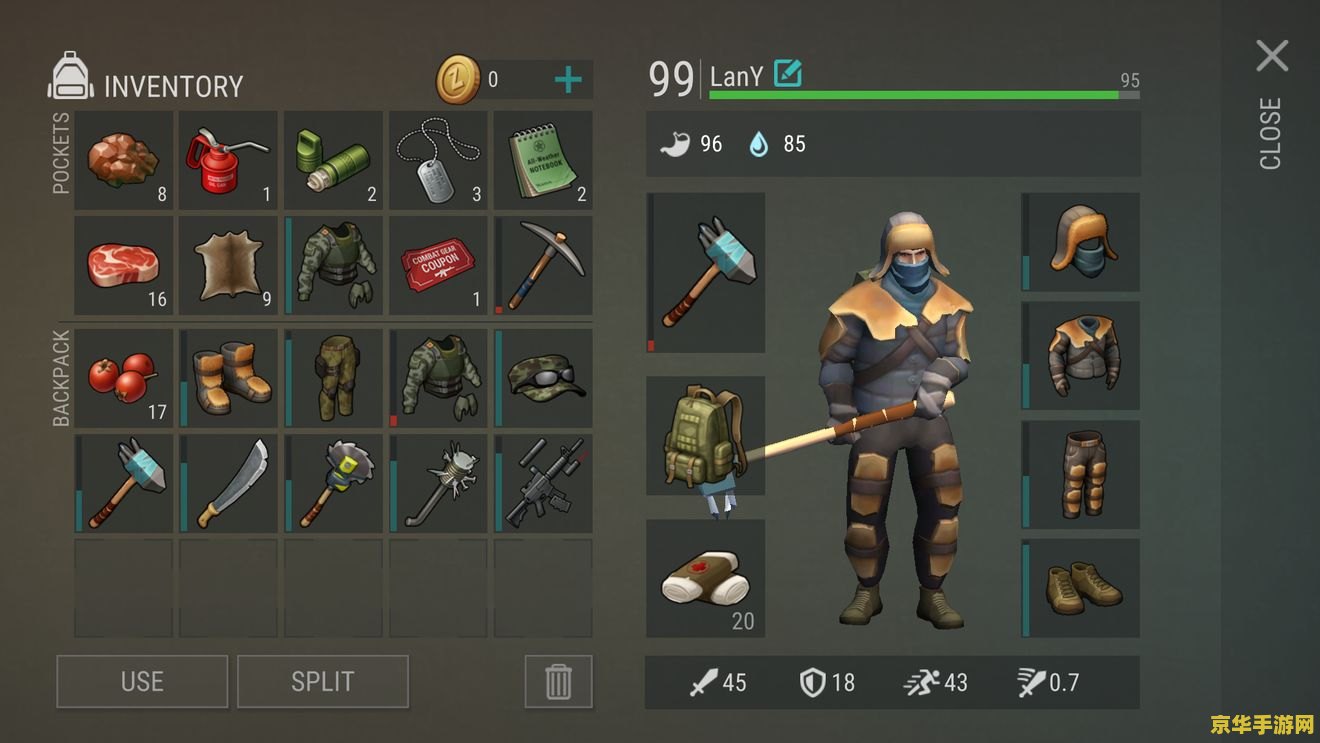Select the red berries stack
The width and height of the screenshot is (1320, 743).
coord(124,378)
